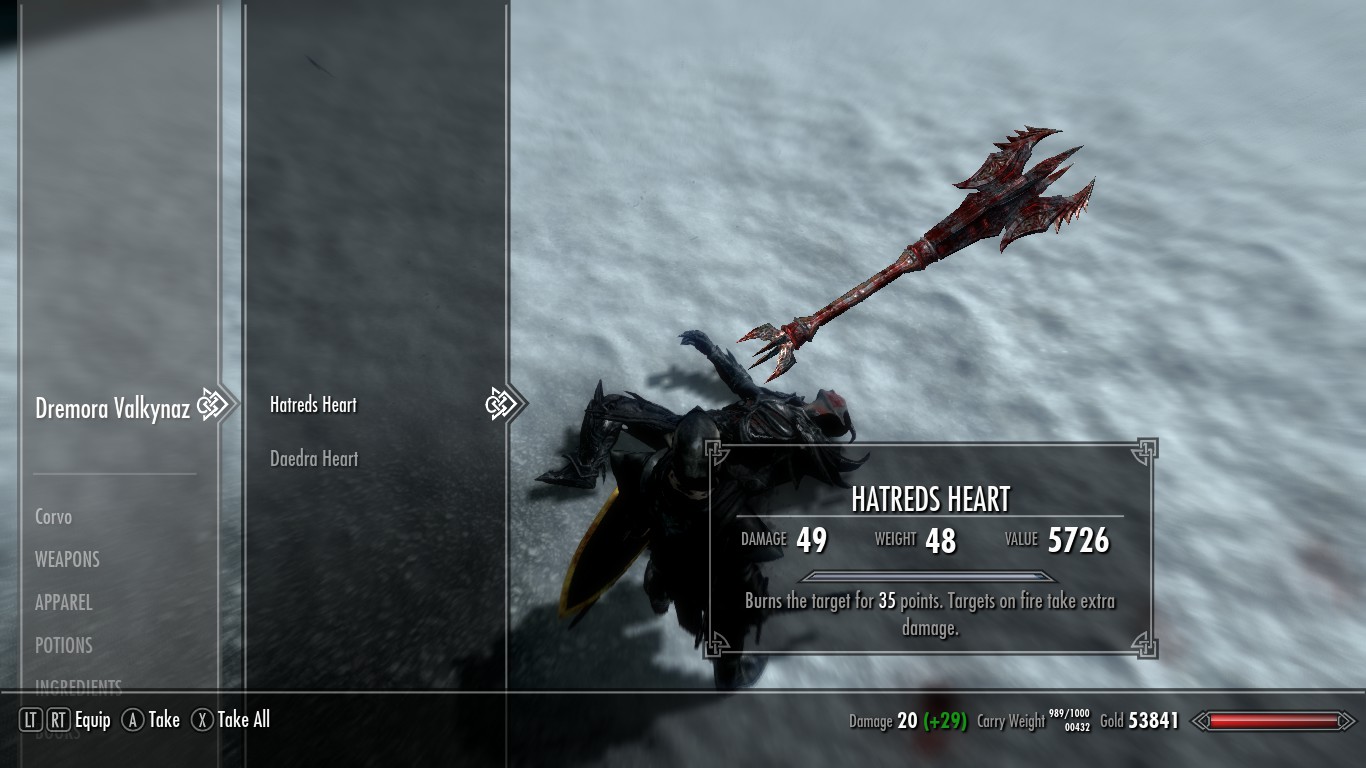The image size is (1366, 768).
Task: Select the Dremora Valkynaz container tab
Action: [112, 408]
